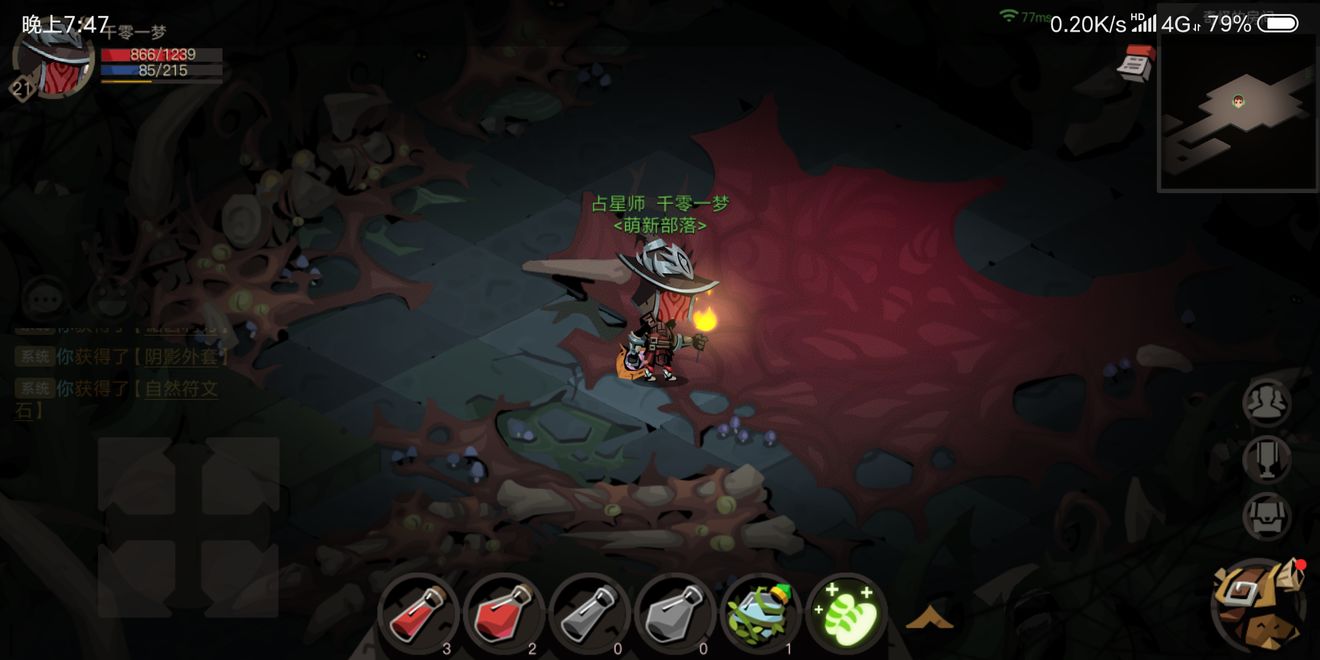
Task: Activate the glowing green larva skill
Action: (845, 613)
